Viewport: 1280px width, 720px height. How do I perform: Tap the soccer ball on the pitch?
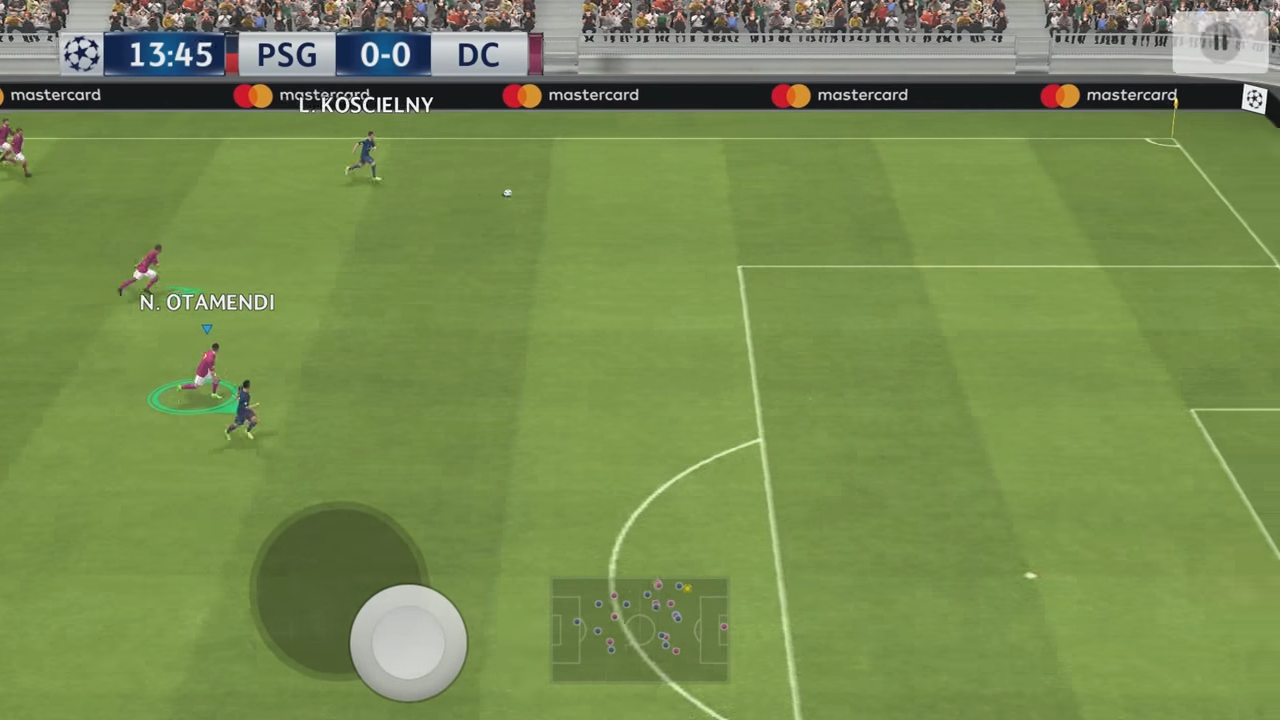pyautogui.click(x=506, y=192)
